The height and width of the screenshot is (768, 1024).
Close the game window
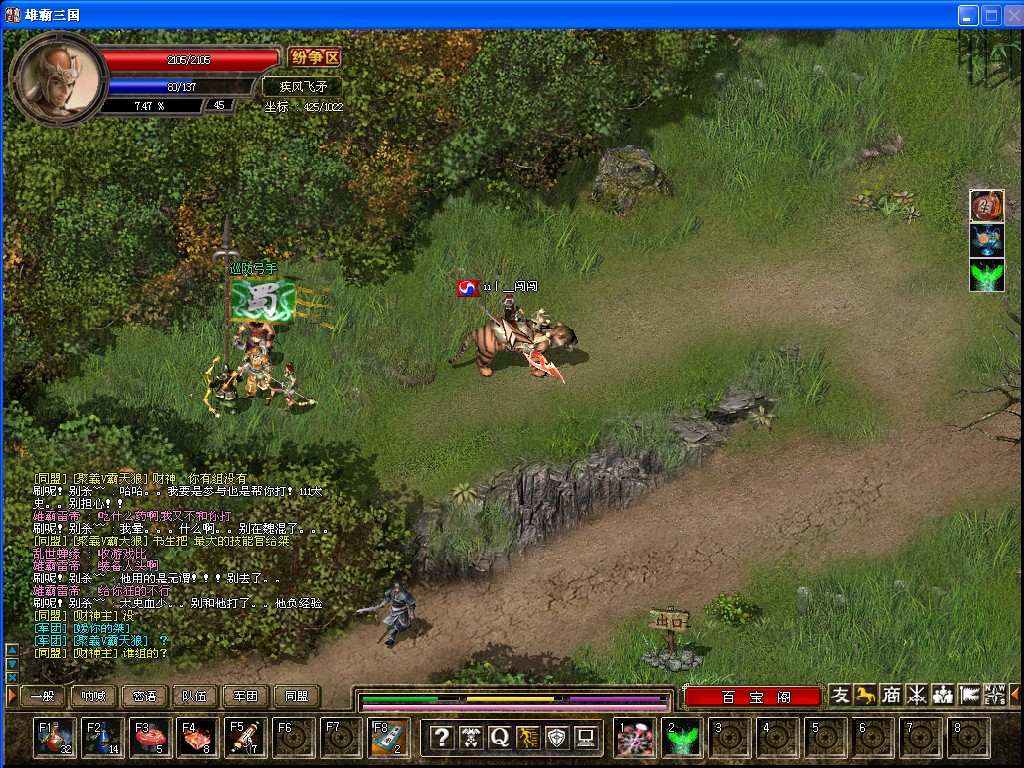1012,15
